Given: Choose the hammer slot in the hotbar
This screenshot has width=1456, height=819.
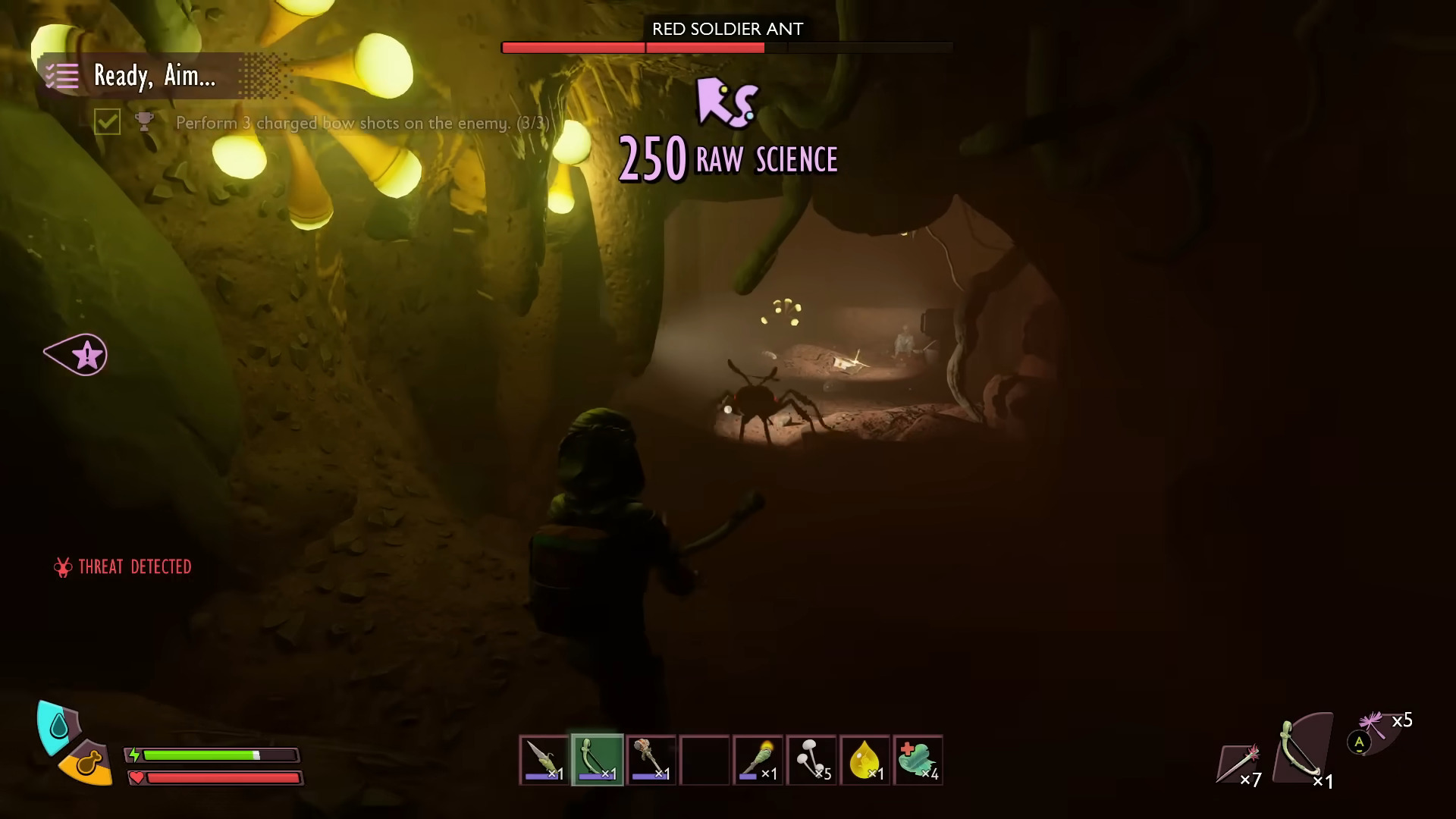Looking at the screenshot, I should [651, 760].
